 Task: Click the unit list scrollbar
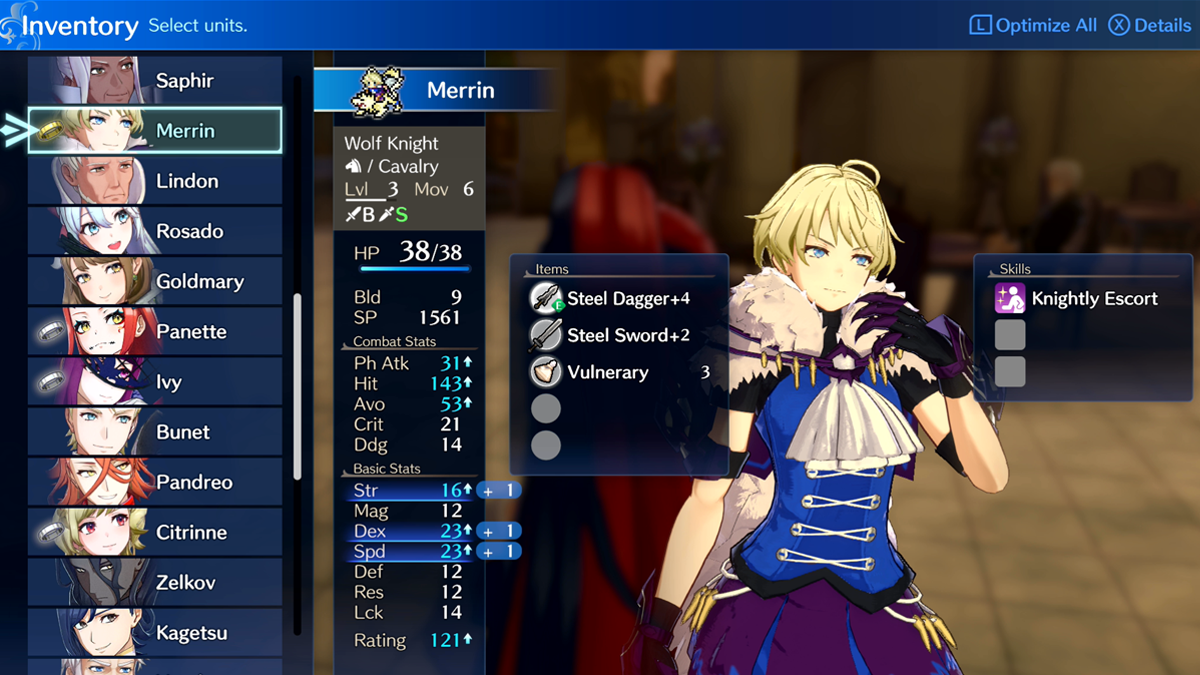pos(297,388)
